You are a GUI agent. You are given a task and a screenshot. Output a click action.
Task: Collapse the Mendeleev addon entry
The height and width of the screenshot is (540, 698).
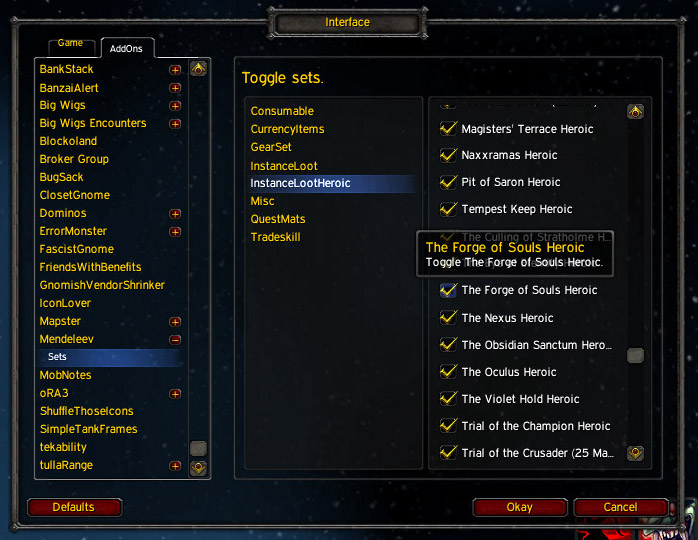click(x=175, y=340)
